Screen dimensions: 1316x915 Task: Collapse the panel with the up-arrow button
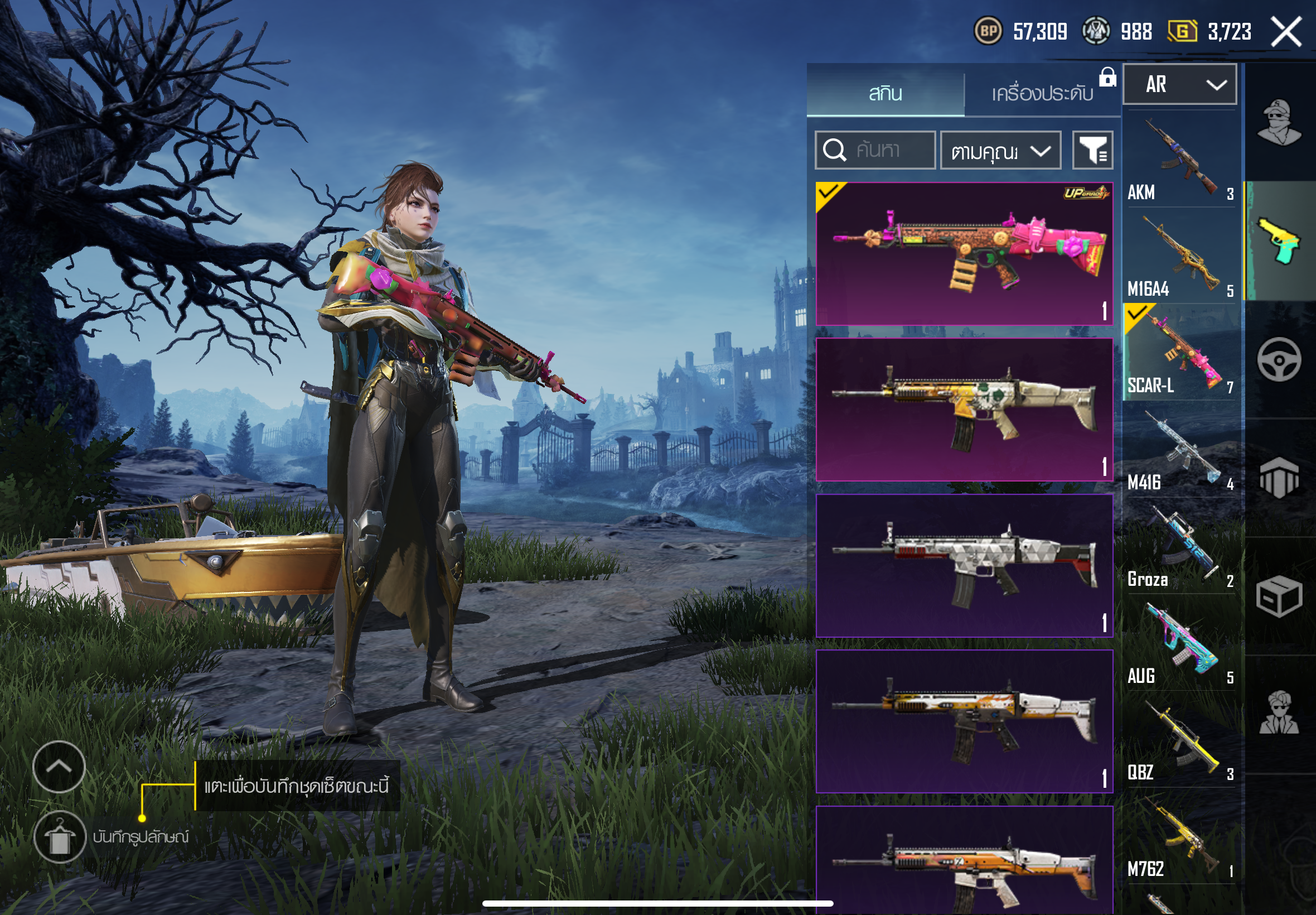point(59,767)
